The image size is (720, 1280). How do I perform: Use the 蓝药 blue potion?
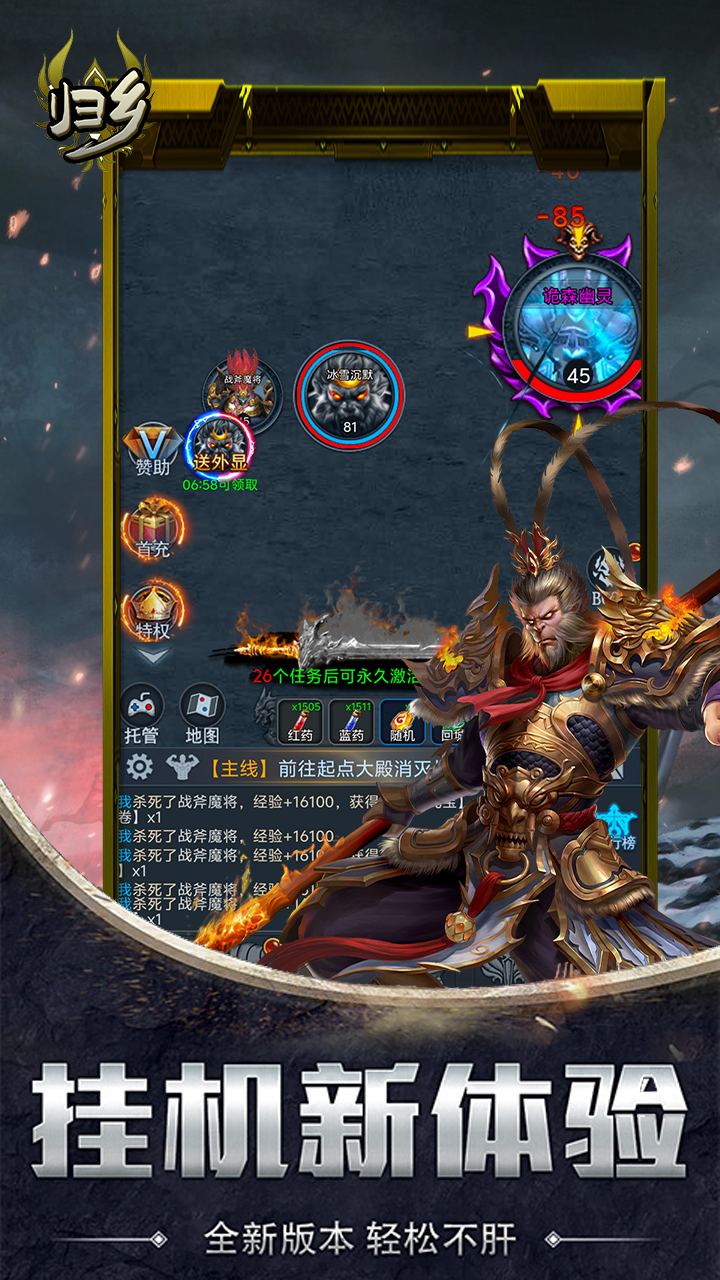pos(351,720)
